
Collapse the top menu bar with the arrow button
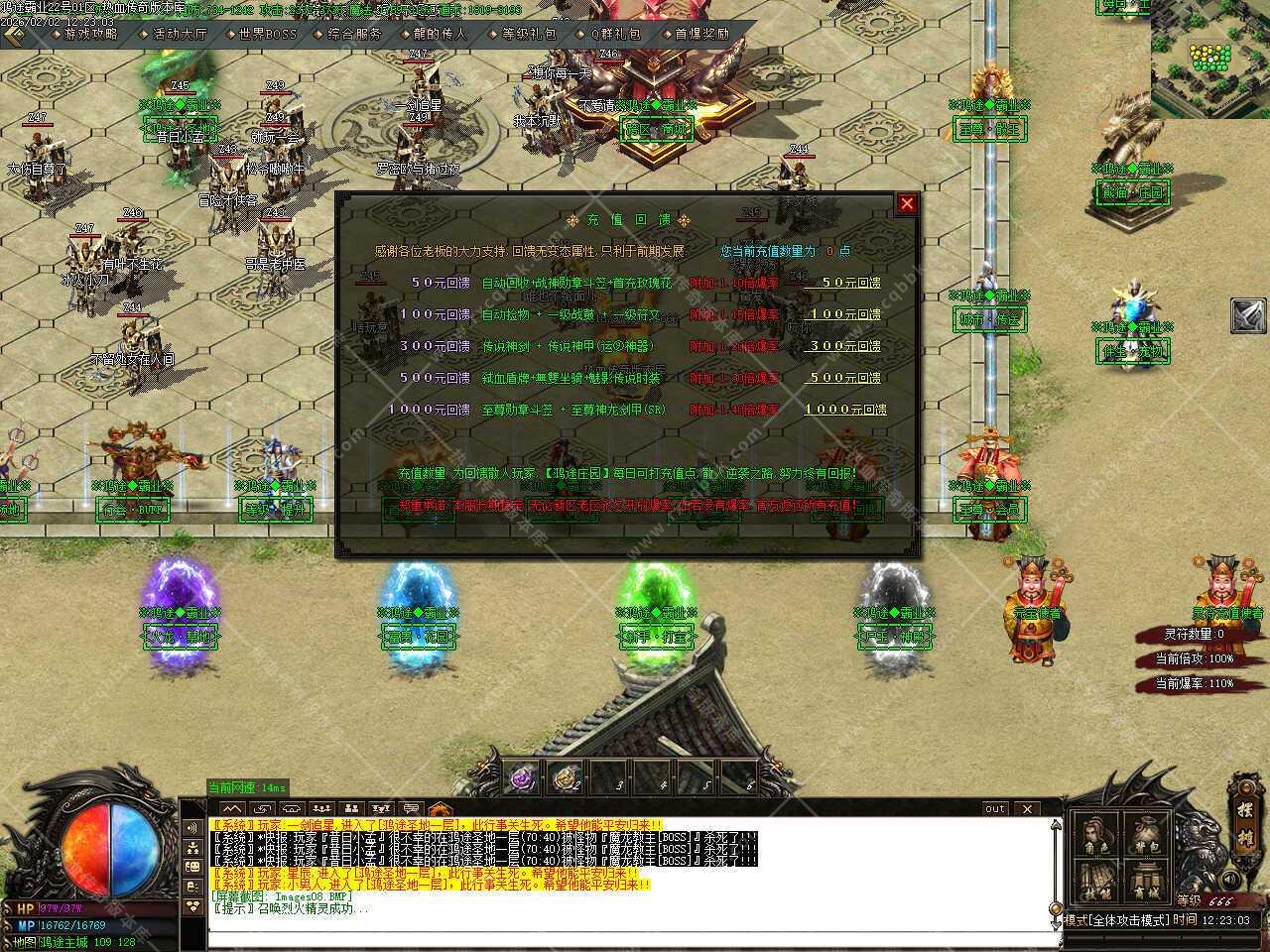point(14,33)
